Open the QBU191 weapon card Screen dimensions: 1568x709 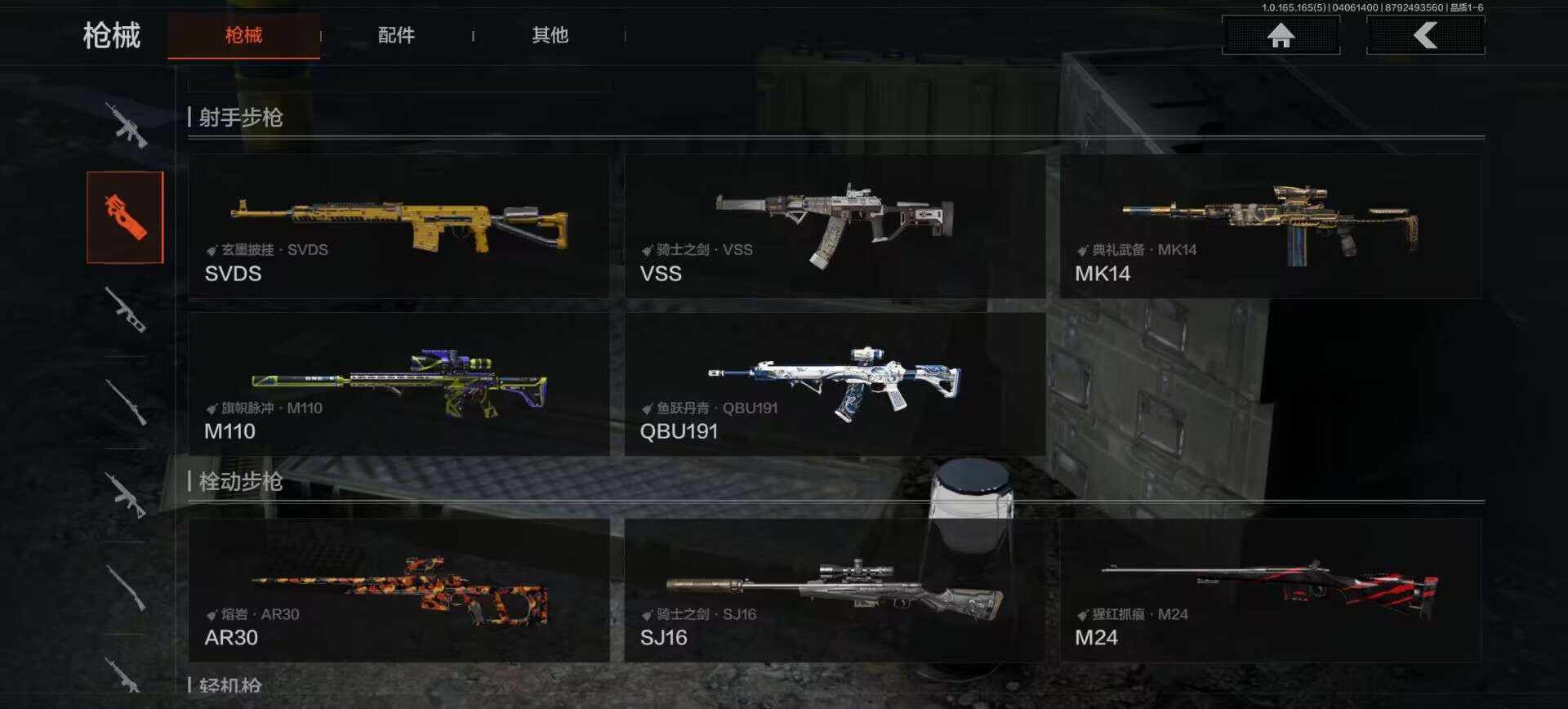click(834, 384)
